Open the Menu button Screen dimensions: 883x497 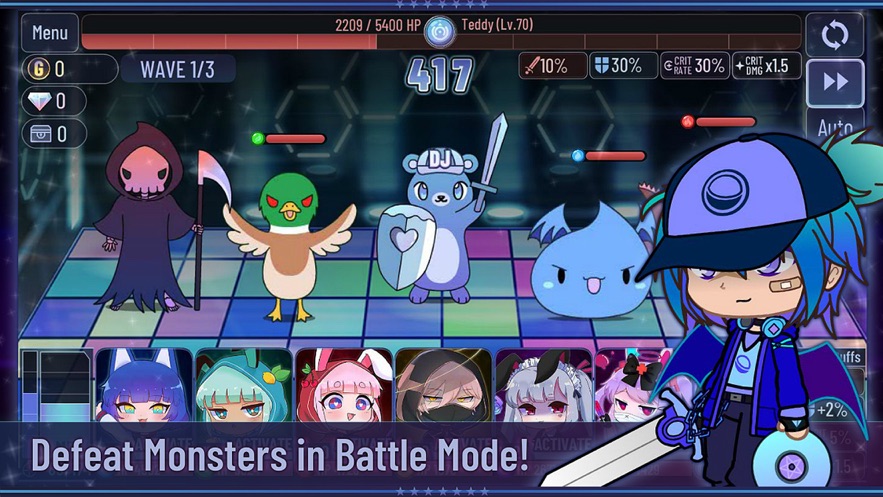coord(50,33)
